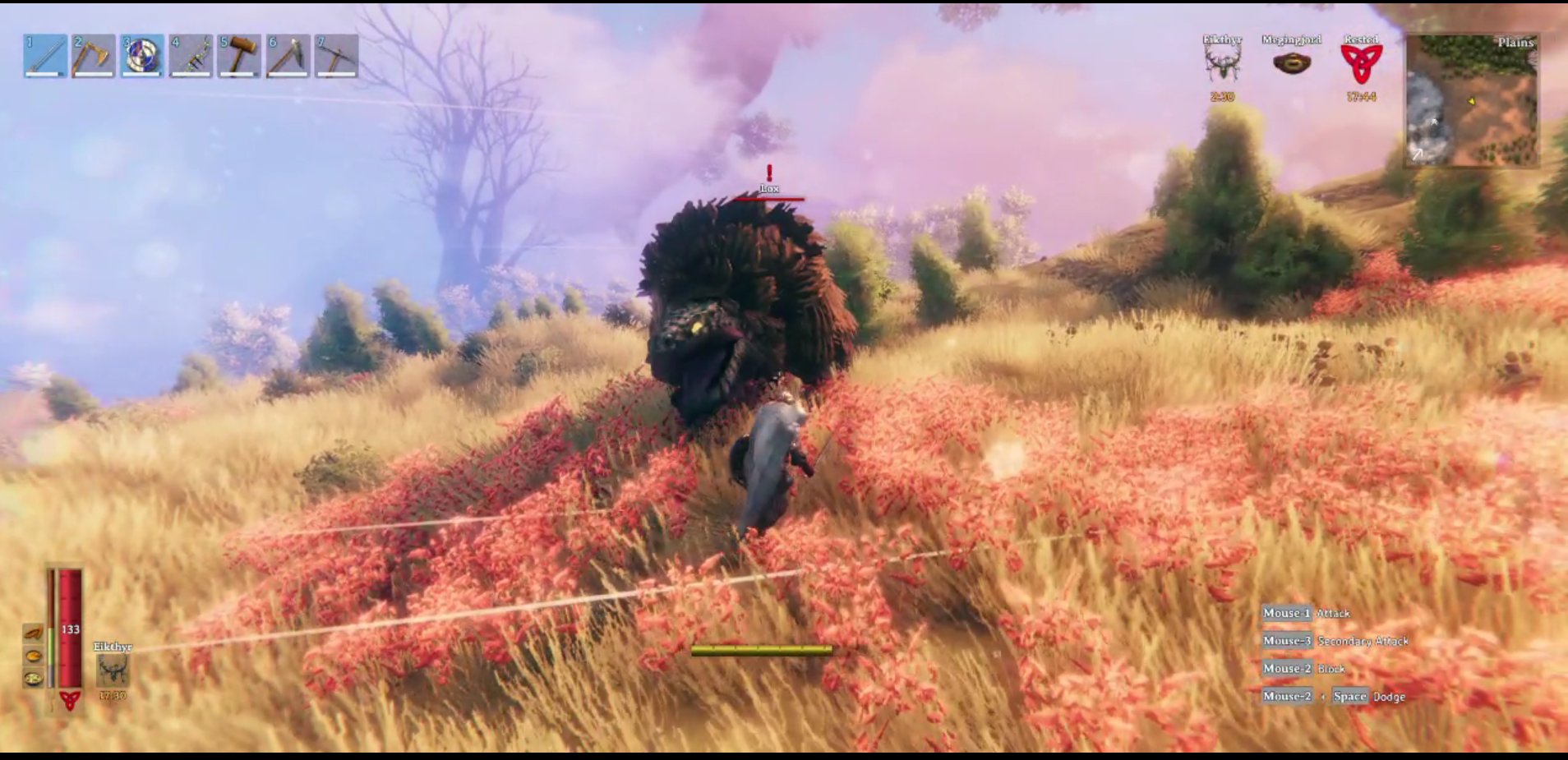Click the serpent meat food icon
The height and width of the screenshot is (760, 1568).
pyautogui.click(x=34, y=633)
